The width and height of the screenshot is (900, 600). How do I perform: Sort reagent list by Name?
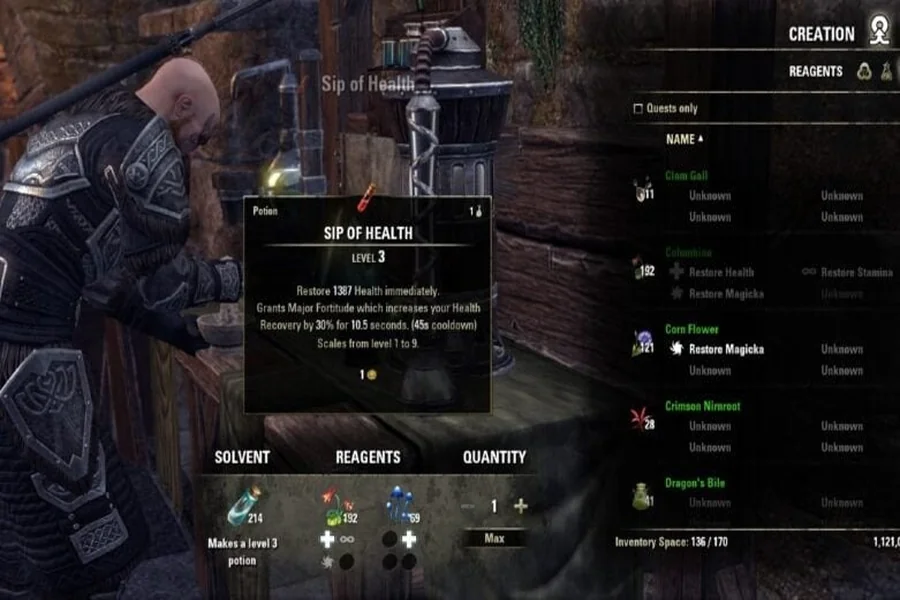coord(684,139)
